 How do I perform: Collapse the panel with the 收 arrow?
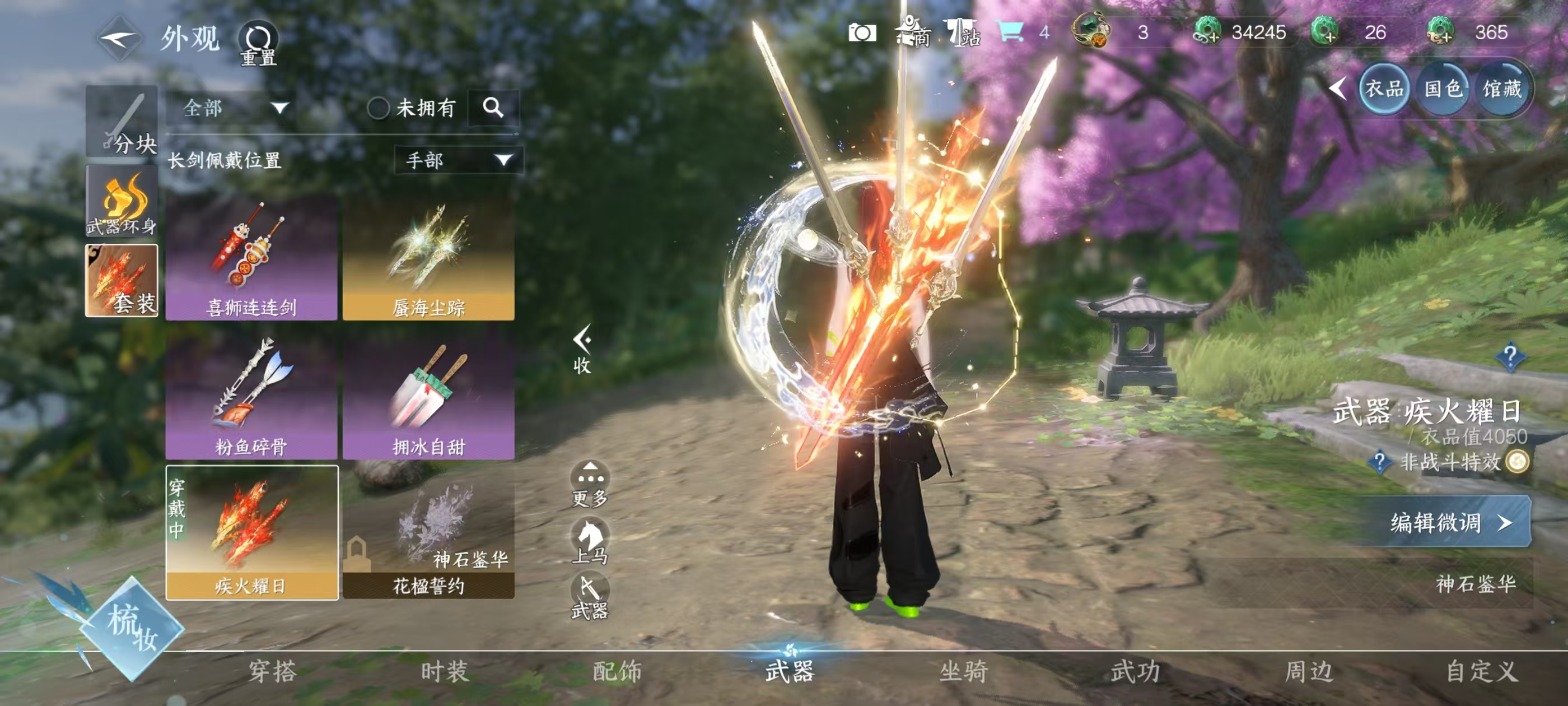tap(582, 349)
